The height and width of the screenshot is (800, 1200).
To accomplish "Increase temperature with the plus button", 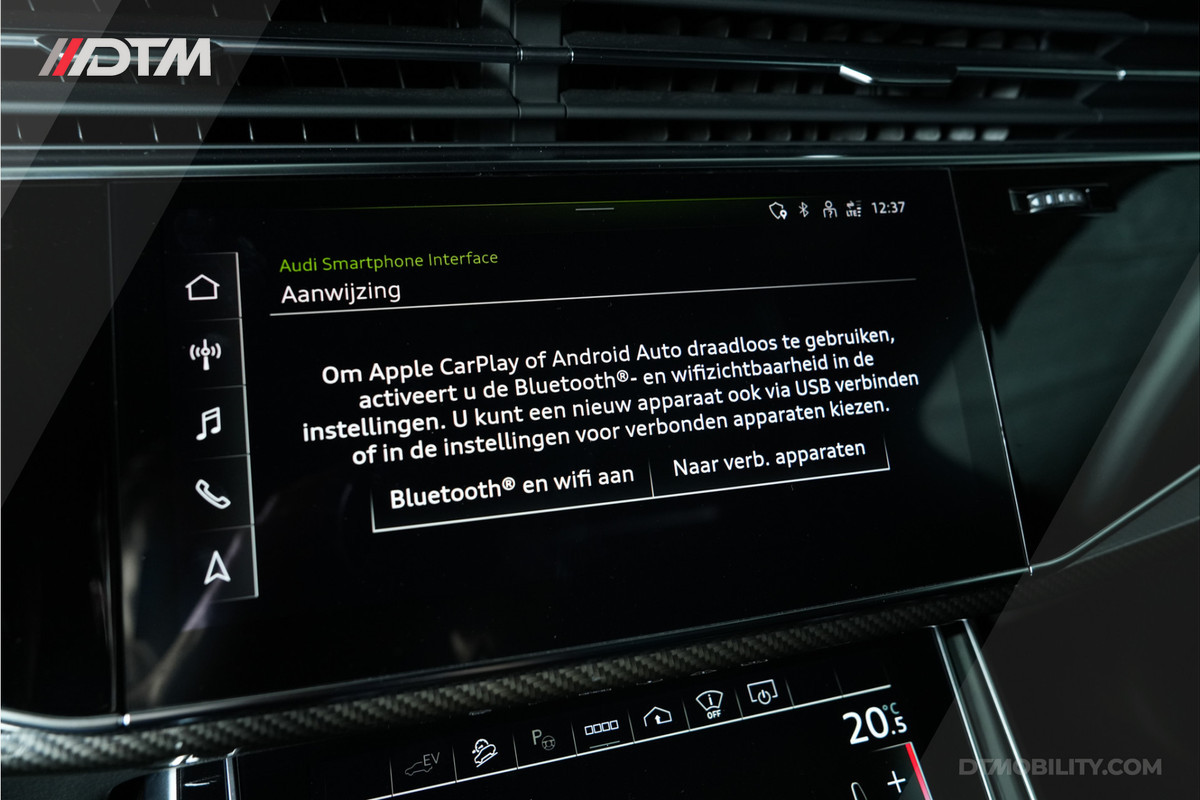I will click(x=896, y=781).
